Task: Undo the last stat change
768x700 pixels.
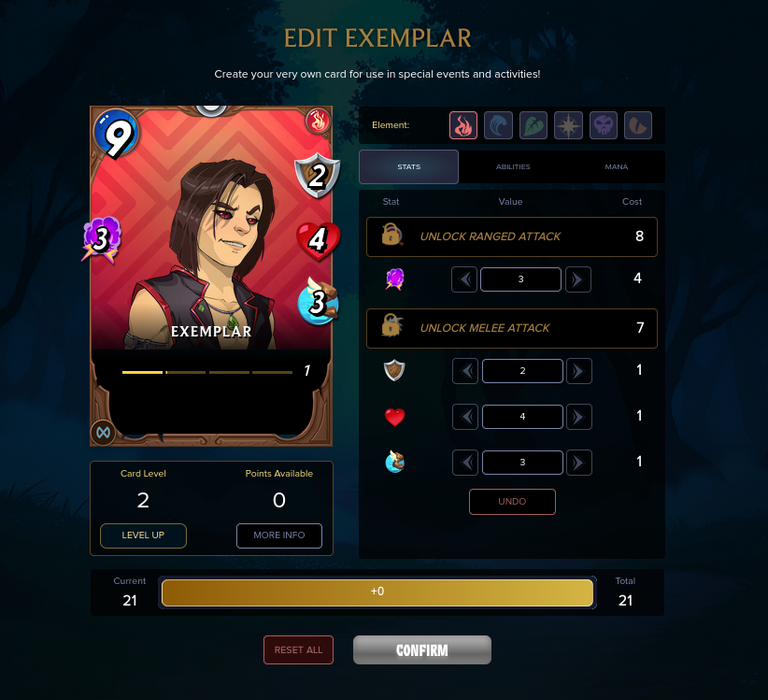Action: tap(512, 501)
